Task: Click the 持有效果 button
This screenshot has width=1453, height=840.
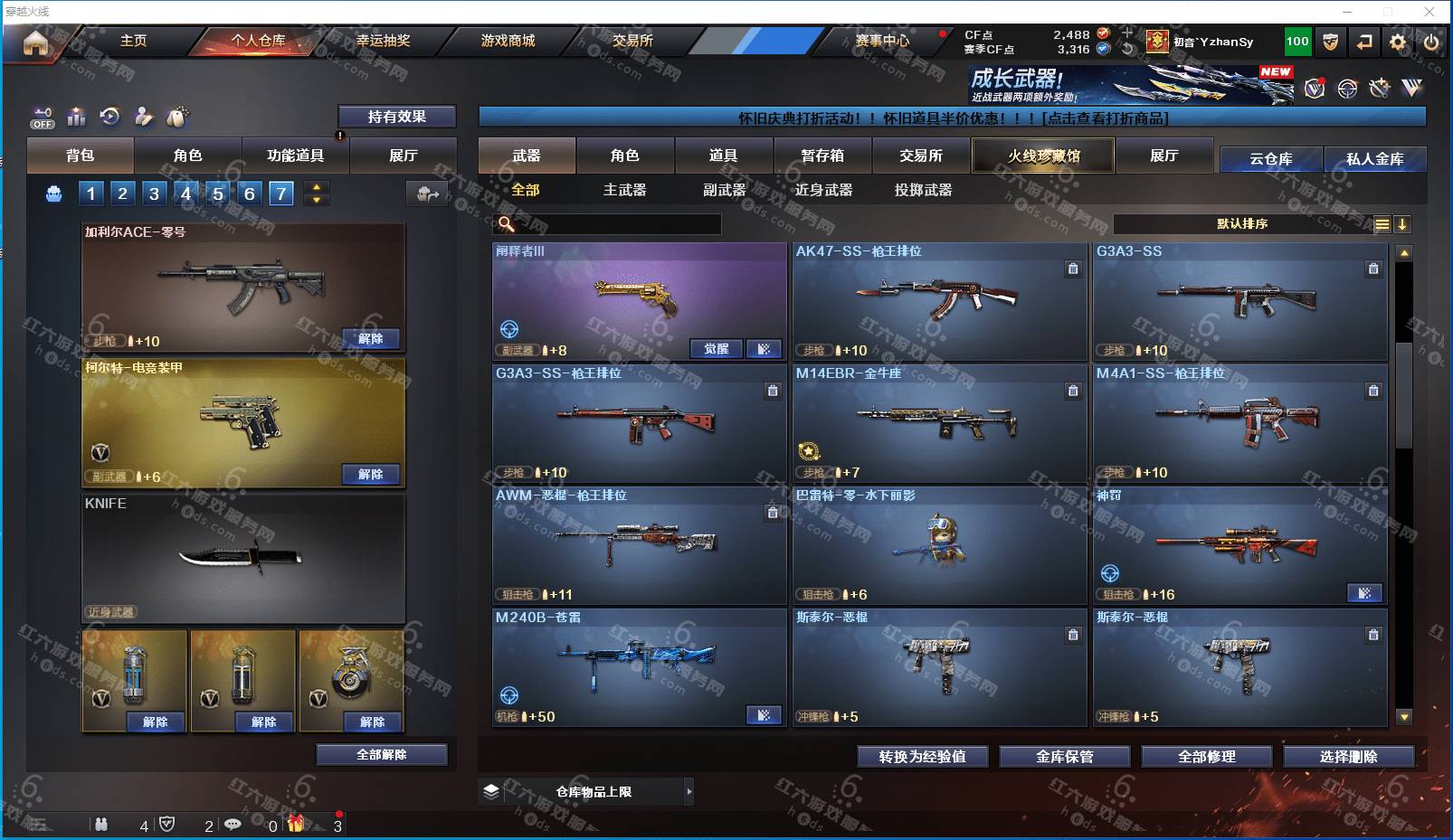Action: (396, 117)
